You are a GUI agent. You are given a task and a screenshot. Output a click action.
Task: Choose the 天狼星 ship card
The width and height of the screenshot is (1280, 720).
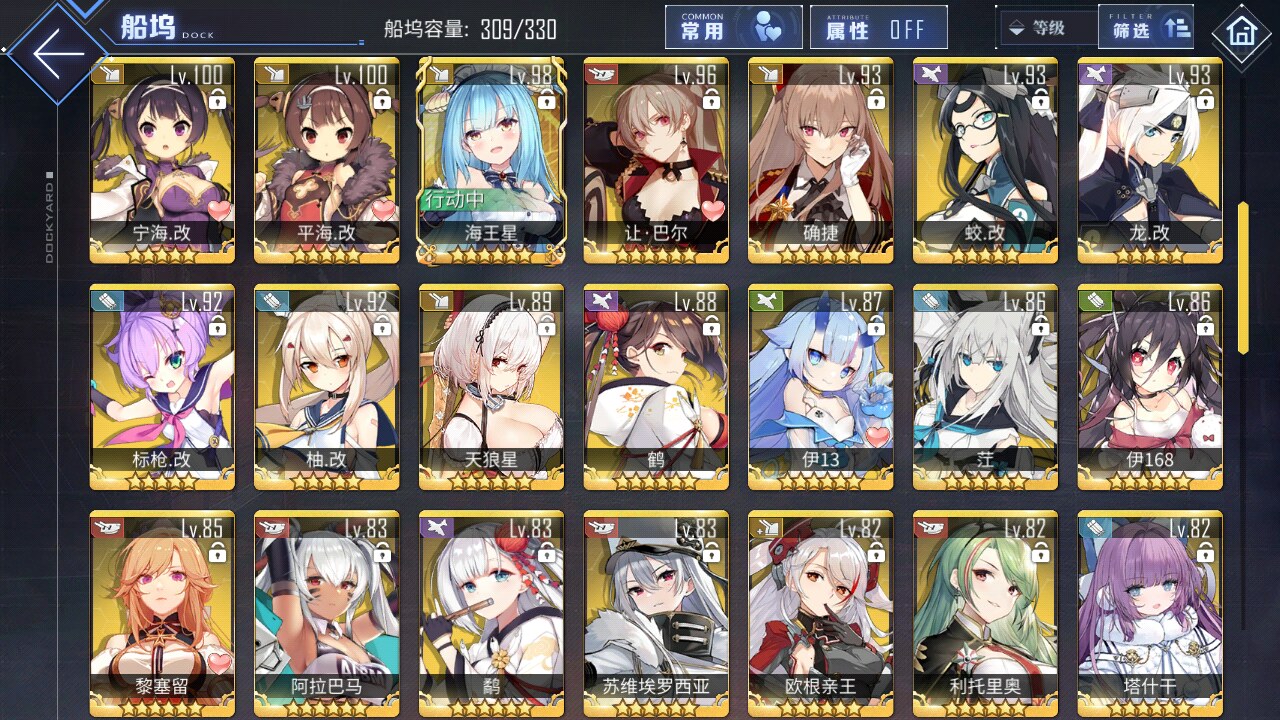point(491,387)
